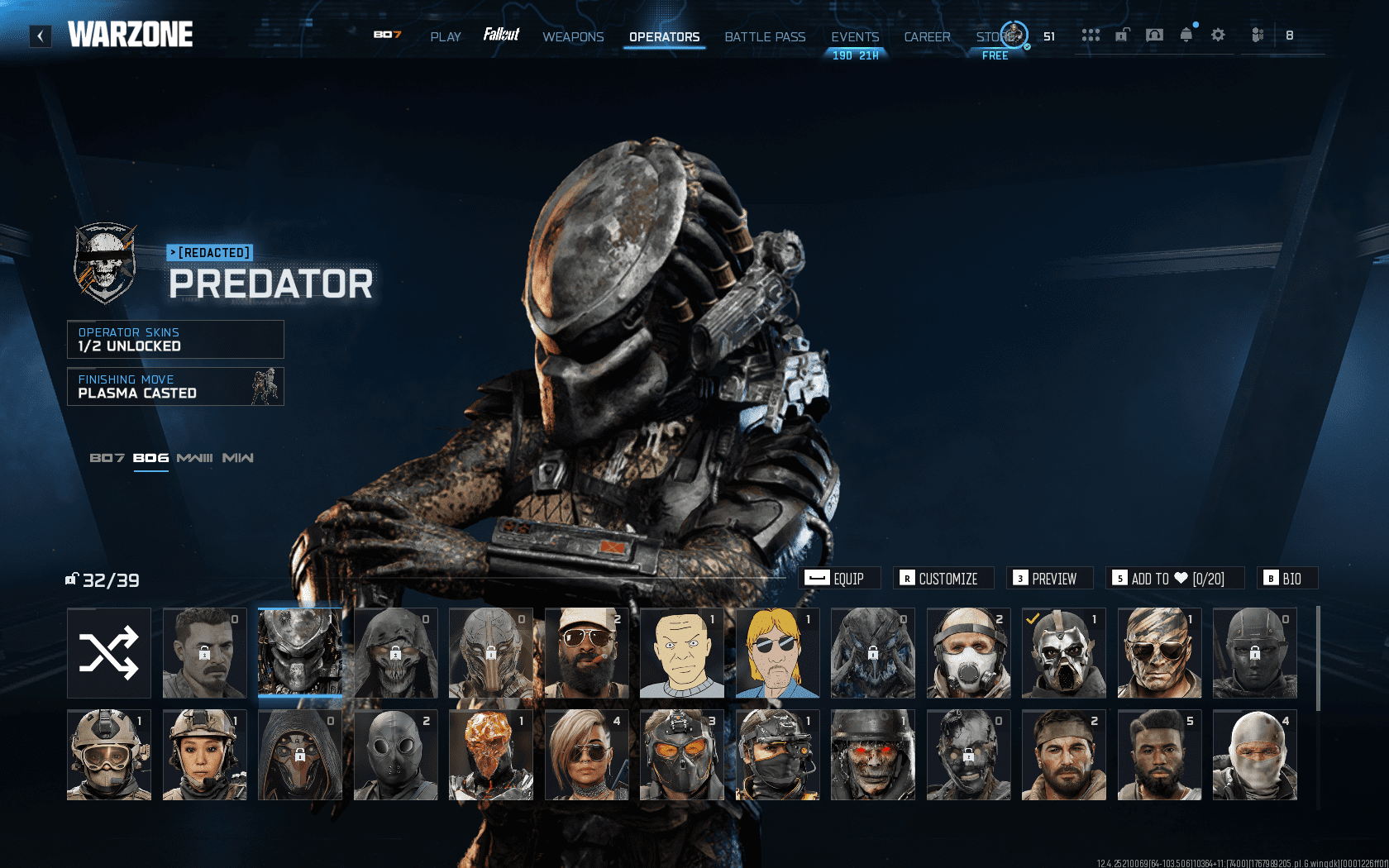Select the operator shuffle tile

(108, 653)
